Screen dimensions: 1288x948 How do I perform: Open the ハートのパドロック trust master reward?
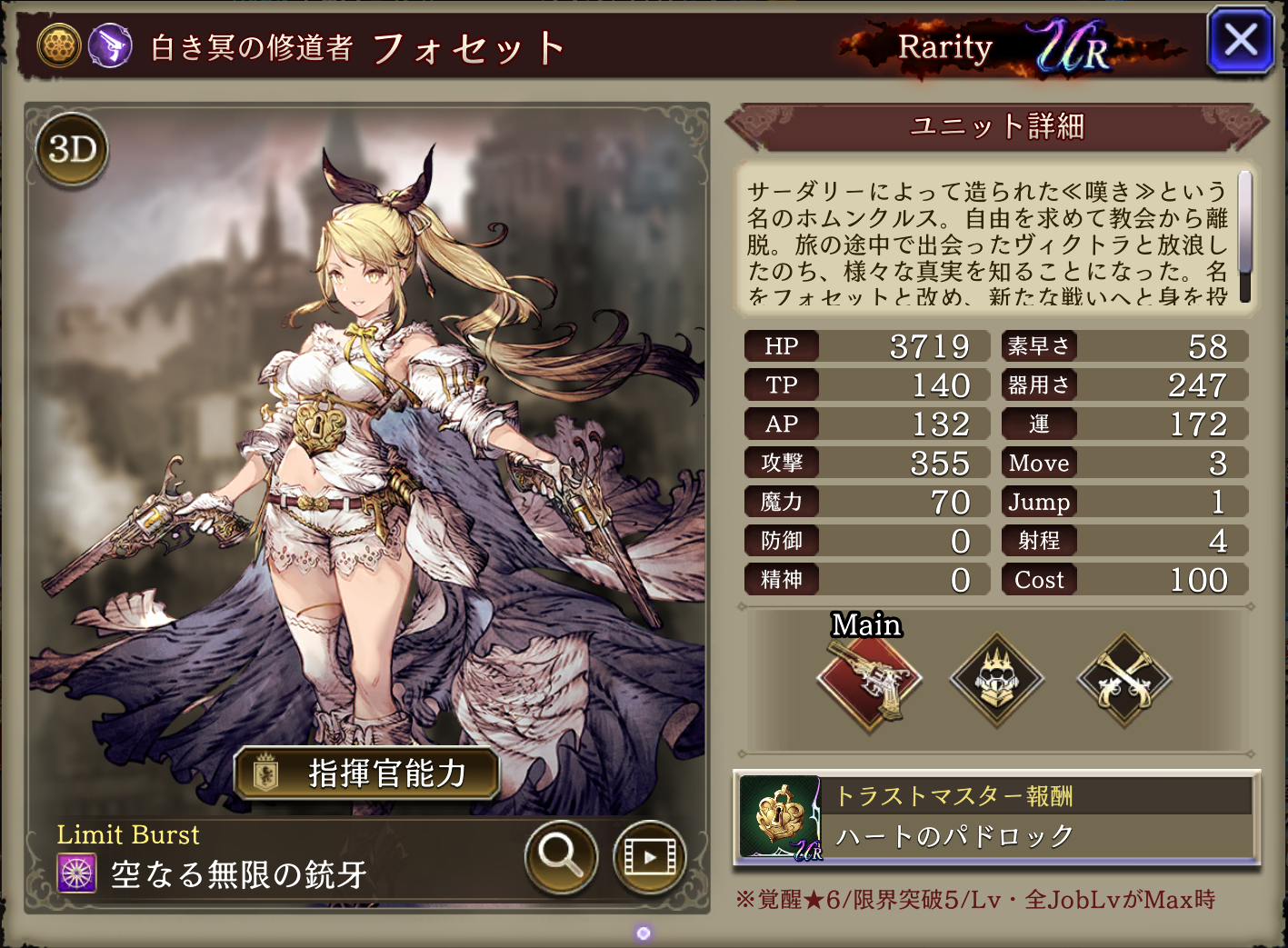click(996, 818)
